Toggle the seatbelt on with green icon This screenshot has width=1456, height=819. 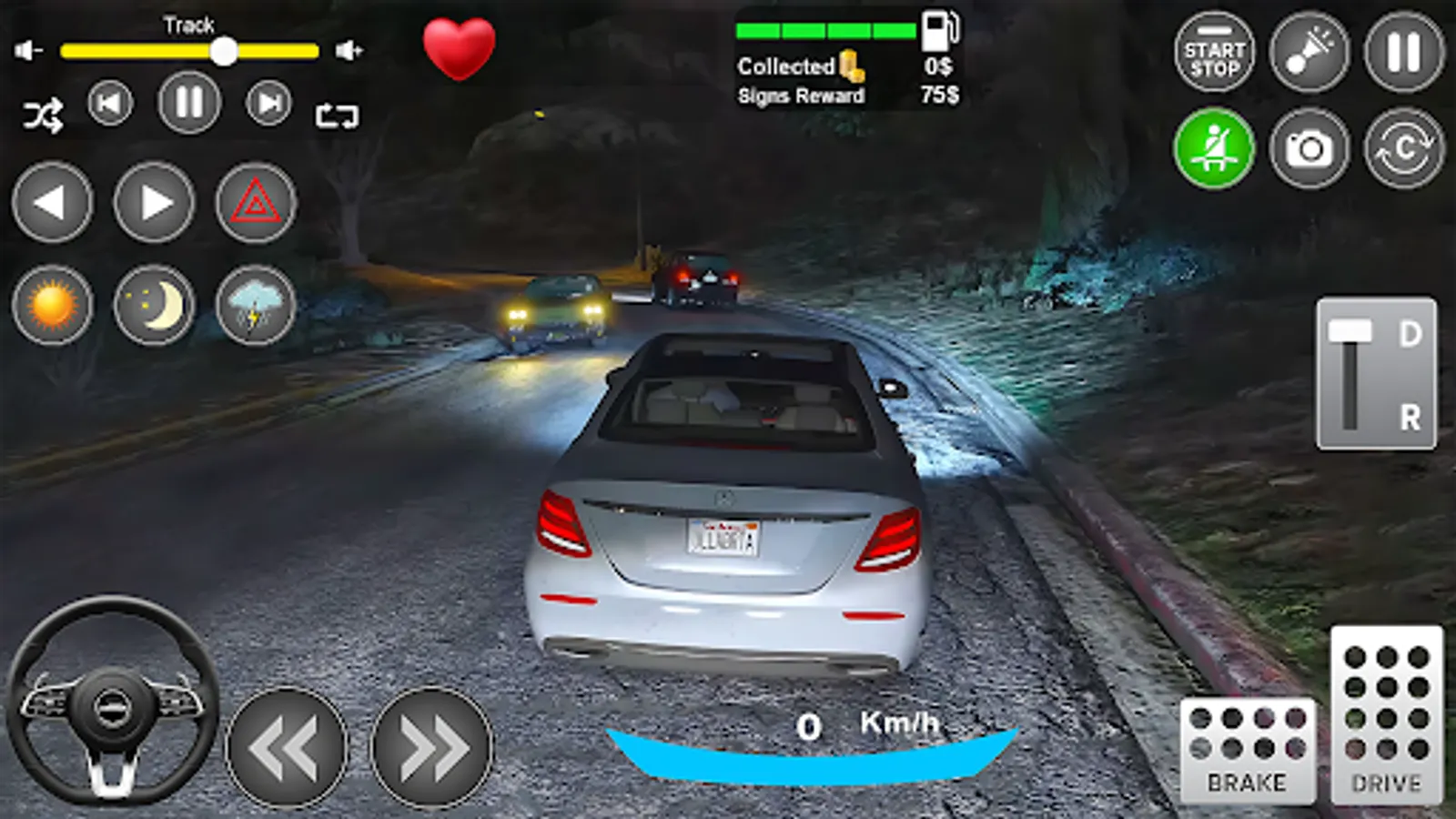(1213, 146)
